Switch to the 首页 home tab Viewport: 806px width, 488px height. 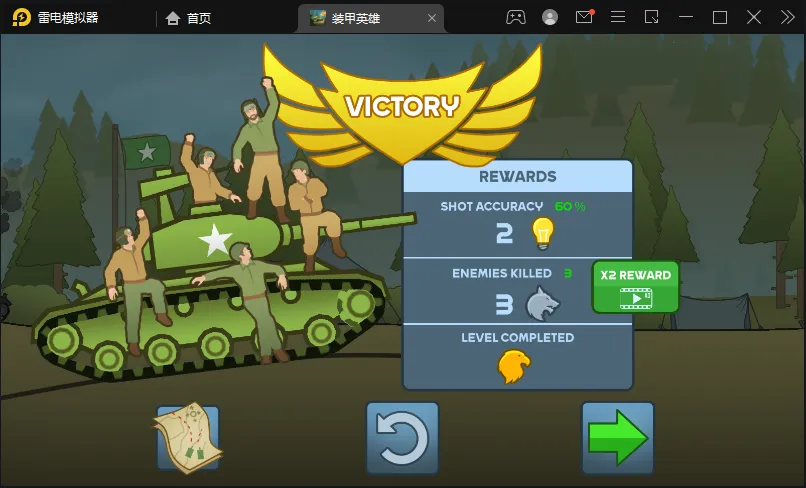[x=189, y=18]
